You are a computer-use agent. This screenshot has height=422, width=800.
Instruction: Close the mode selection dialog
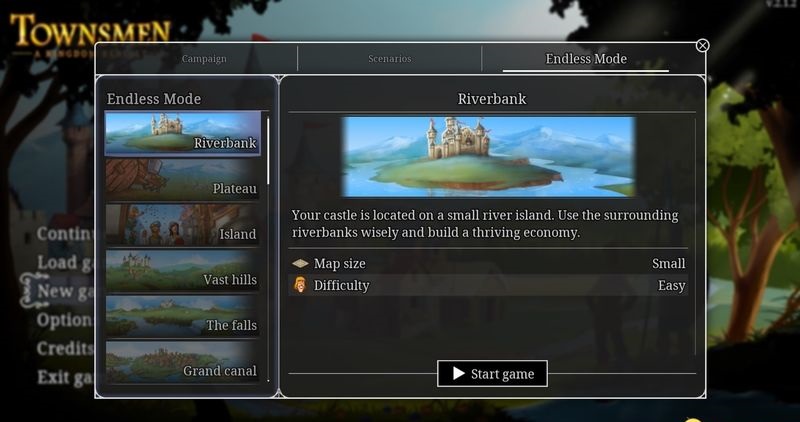point(702,45)
